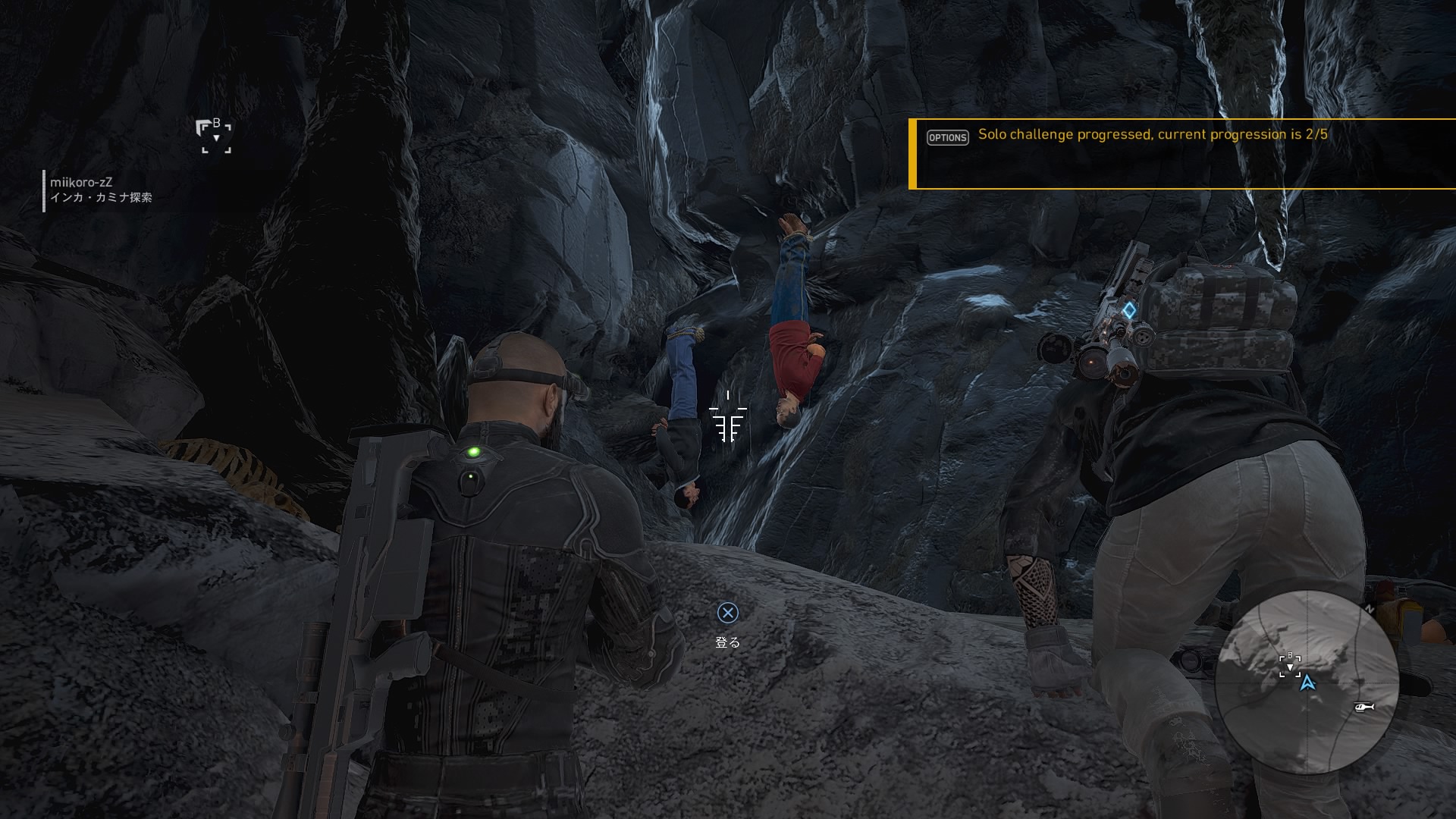Screen dimensions: 1456x819
Task: Click the blue player arrow on the minimap
Action: coord(1307,683)
